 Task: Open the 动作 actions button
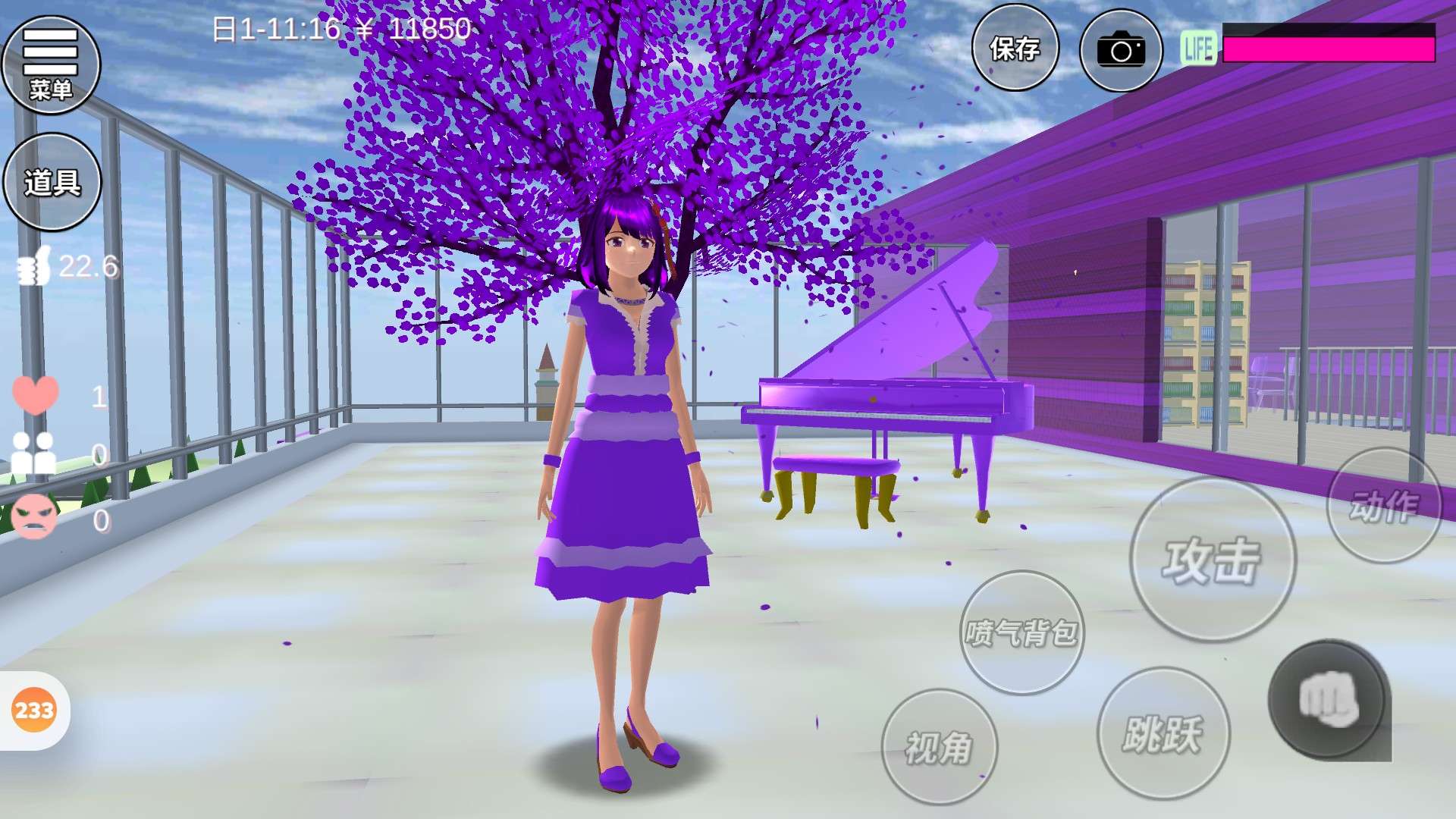click(1384, 506)
